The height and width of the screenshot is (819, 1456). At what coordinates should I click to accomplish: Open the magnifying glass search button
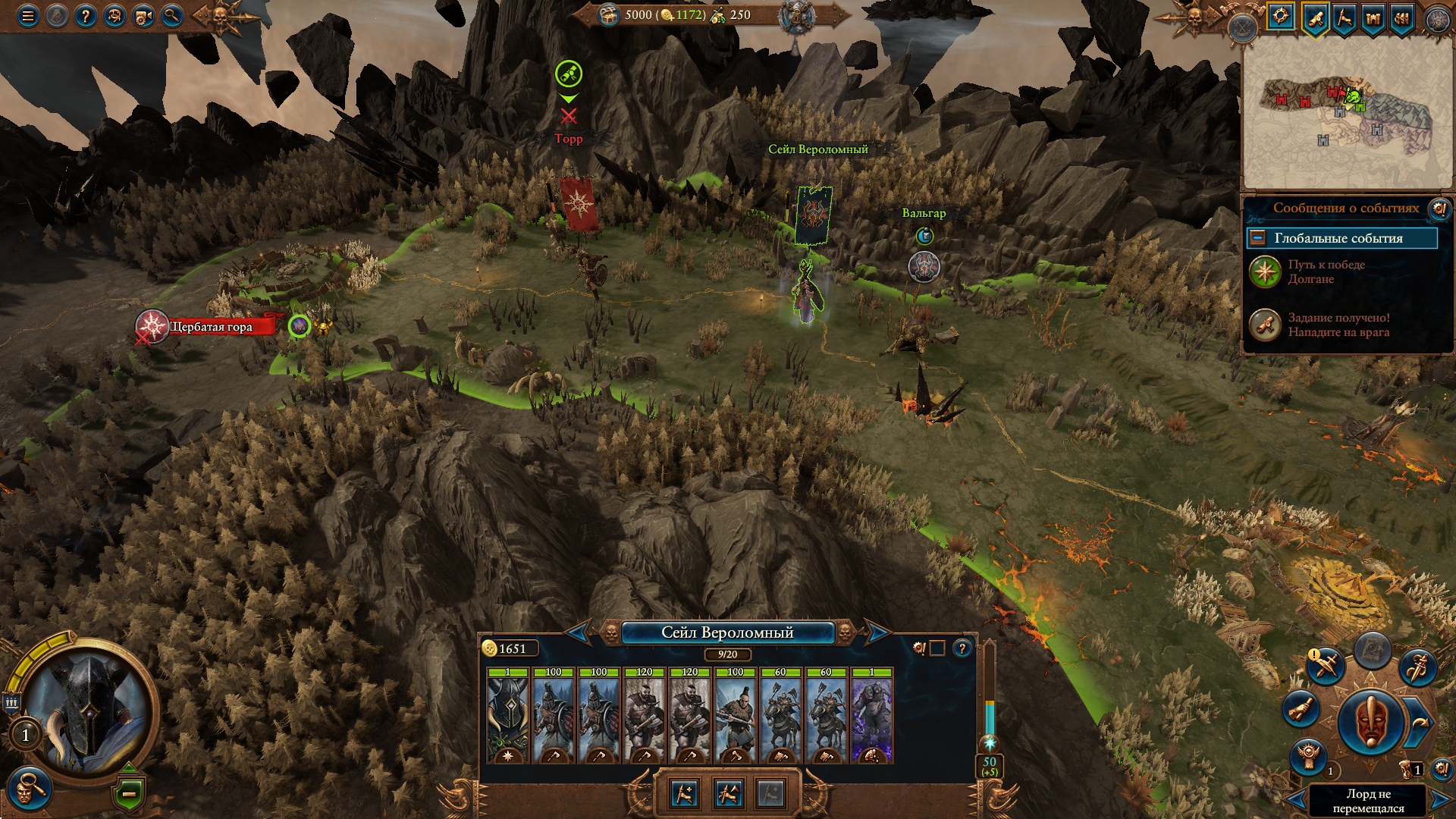(x=172, y=15)
